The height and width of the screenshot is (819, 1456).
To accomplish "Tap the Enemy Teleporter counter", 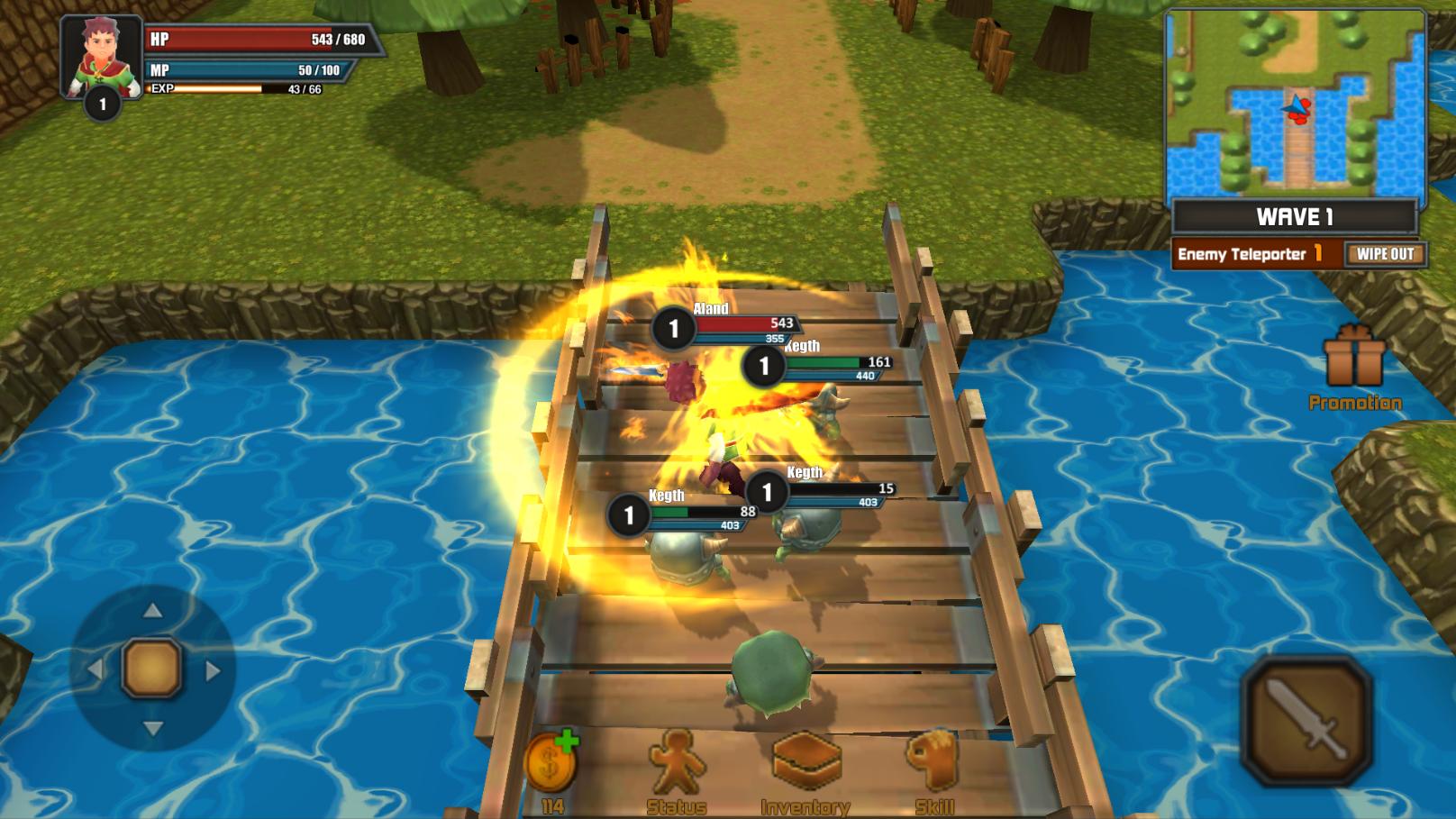I will pyautogui.click(x=1248, y=255).
